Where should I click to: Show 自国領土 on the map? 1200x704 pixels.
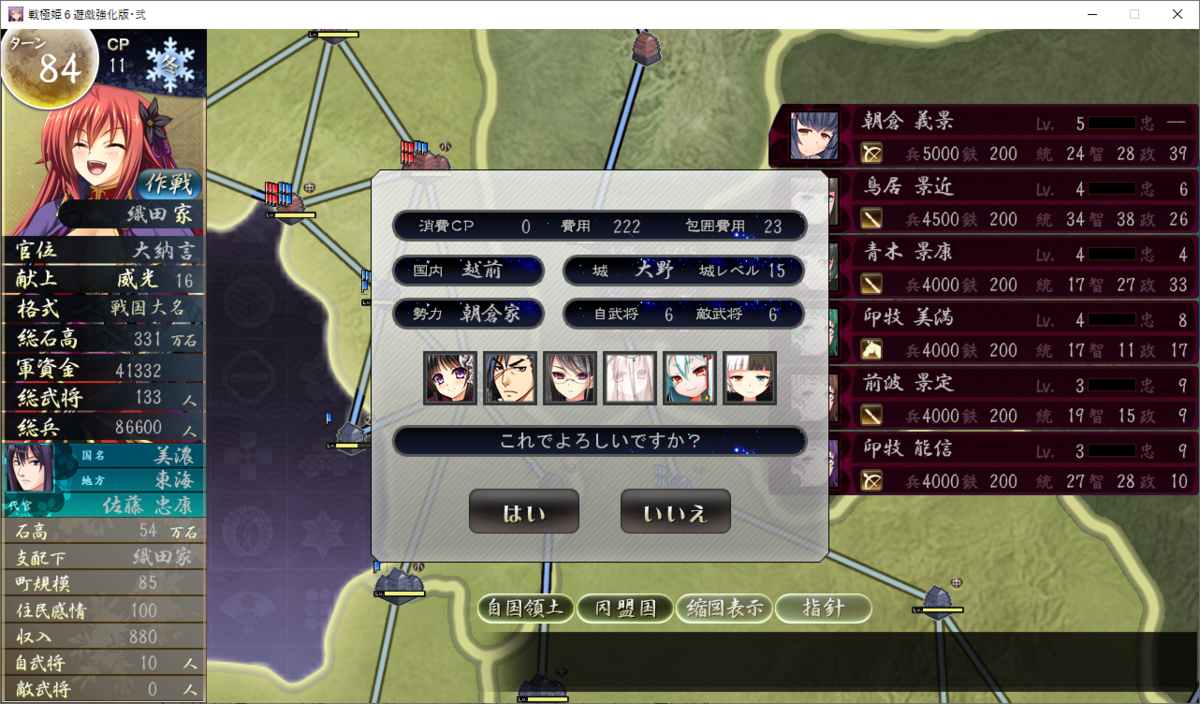(x=526, y=608)
